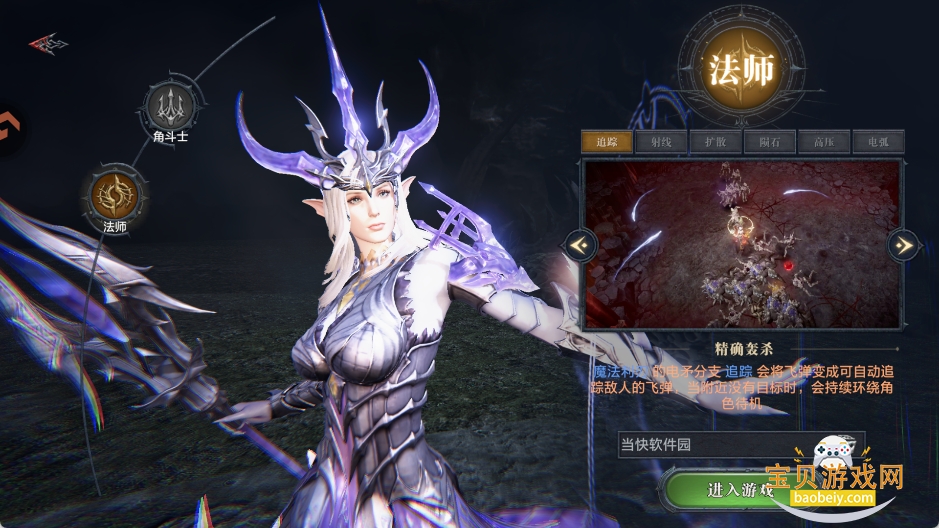Go back using the red arrow icon
The image size is (939, 528).
pos(47,43)
